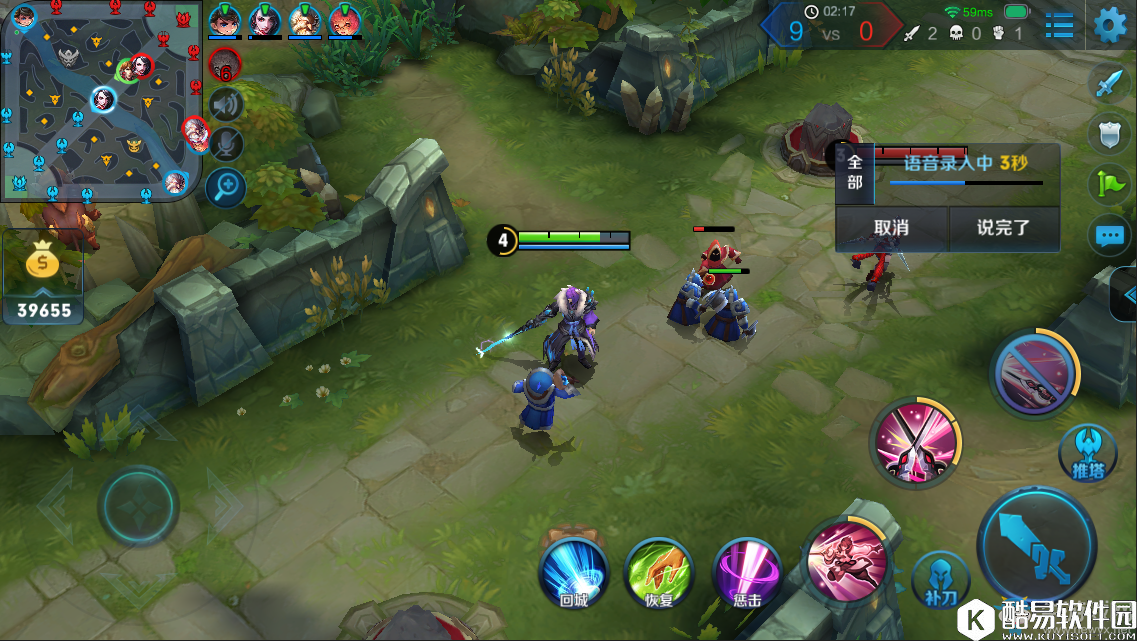
Task: Tap the 推塔 tower attack button
Action: pos(1087,450)
